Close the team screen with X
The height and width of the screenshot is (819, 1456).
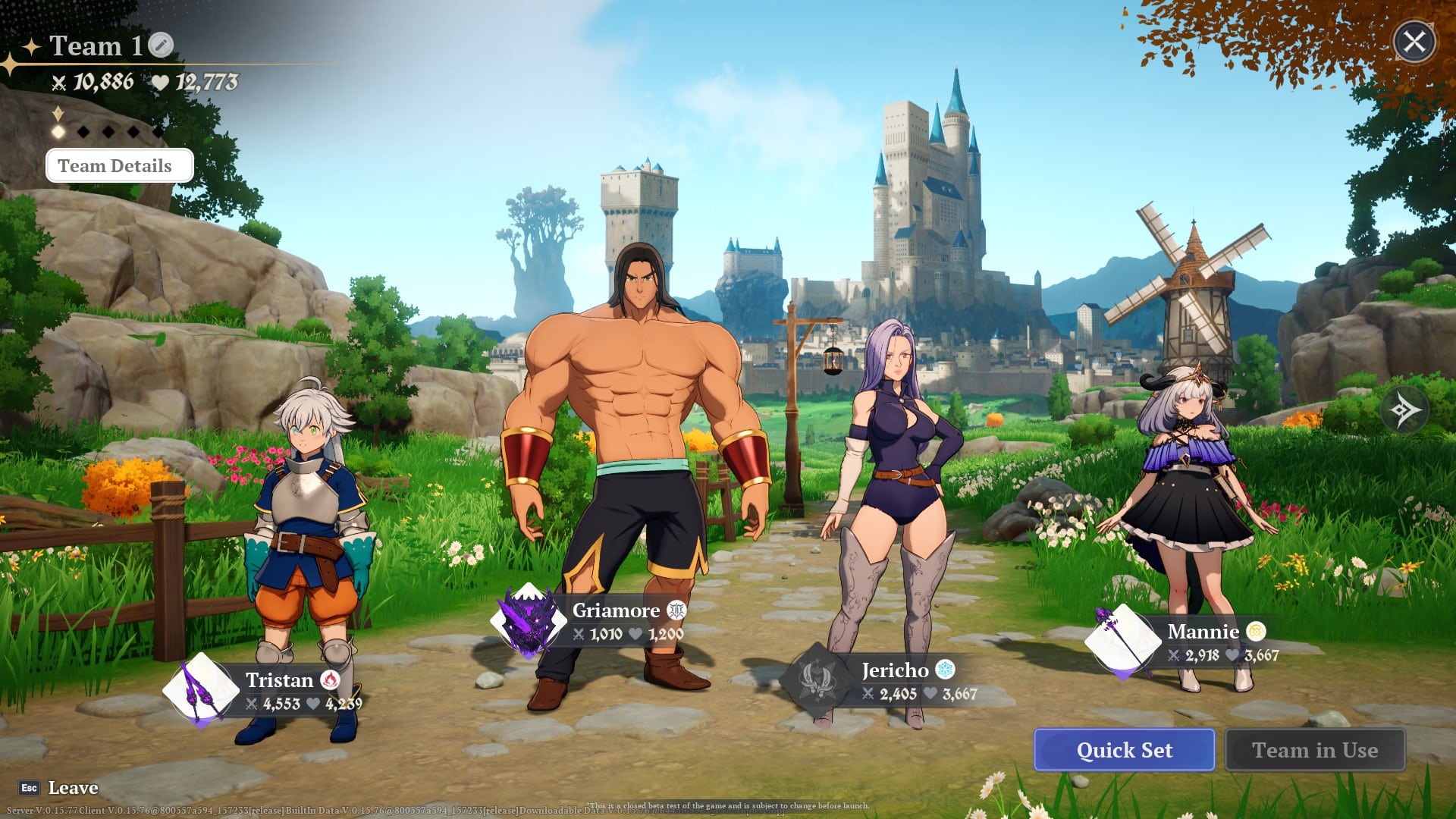coord(1414,42)
